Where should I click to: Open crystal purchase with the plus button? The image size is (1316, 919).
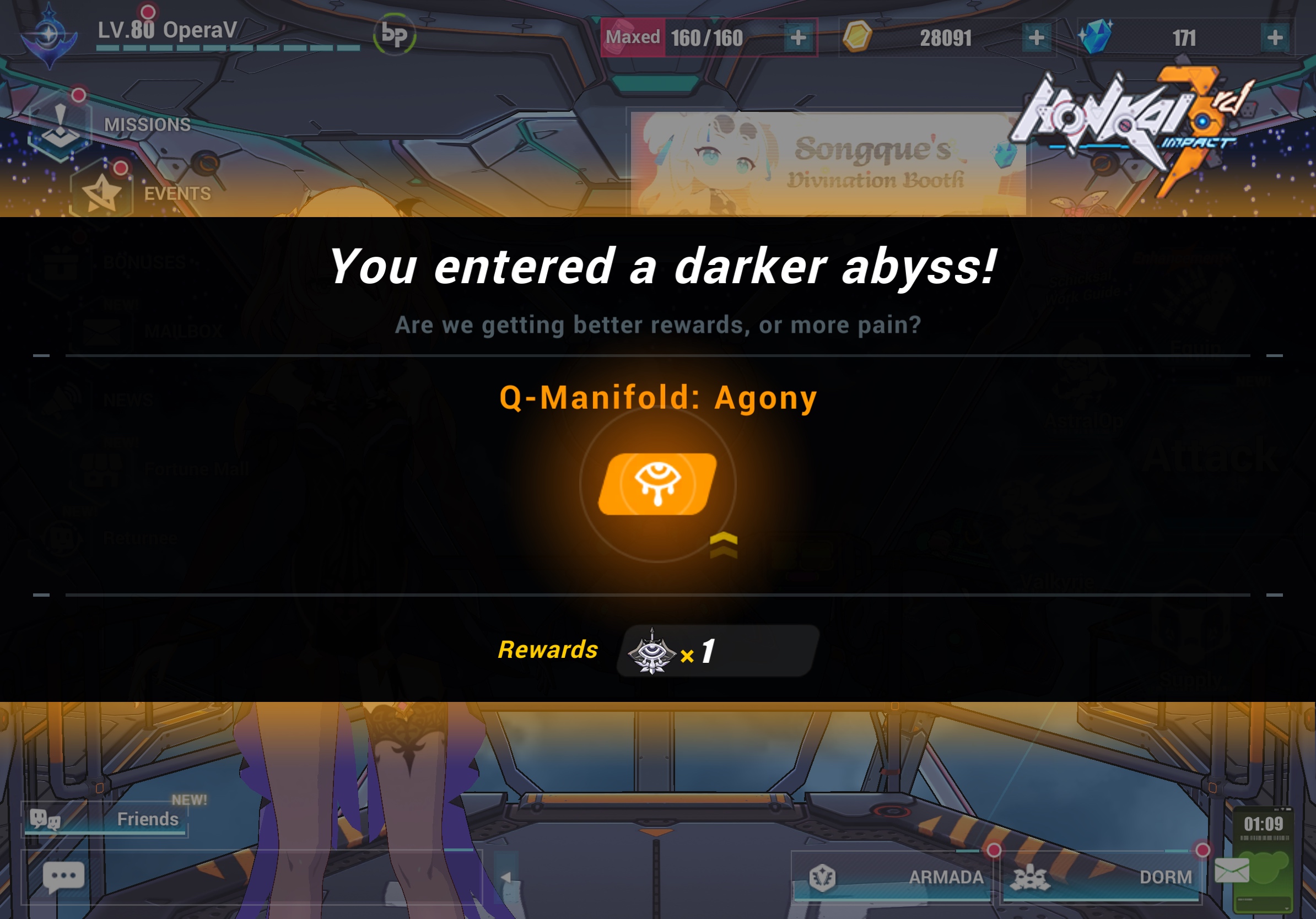pyautogui.click(x=1276, y=37)
